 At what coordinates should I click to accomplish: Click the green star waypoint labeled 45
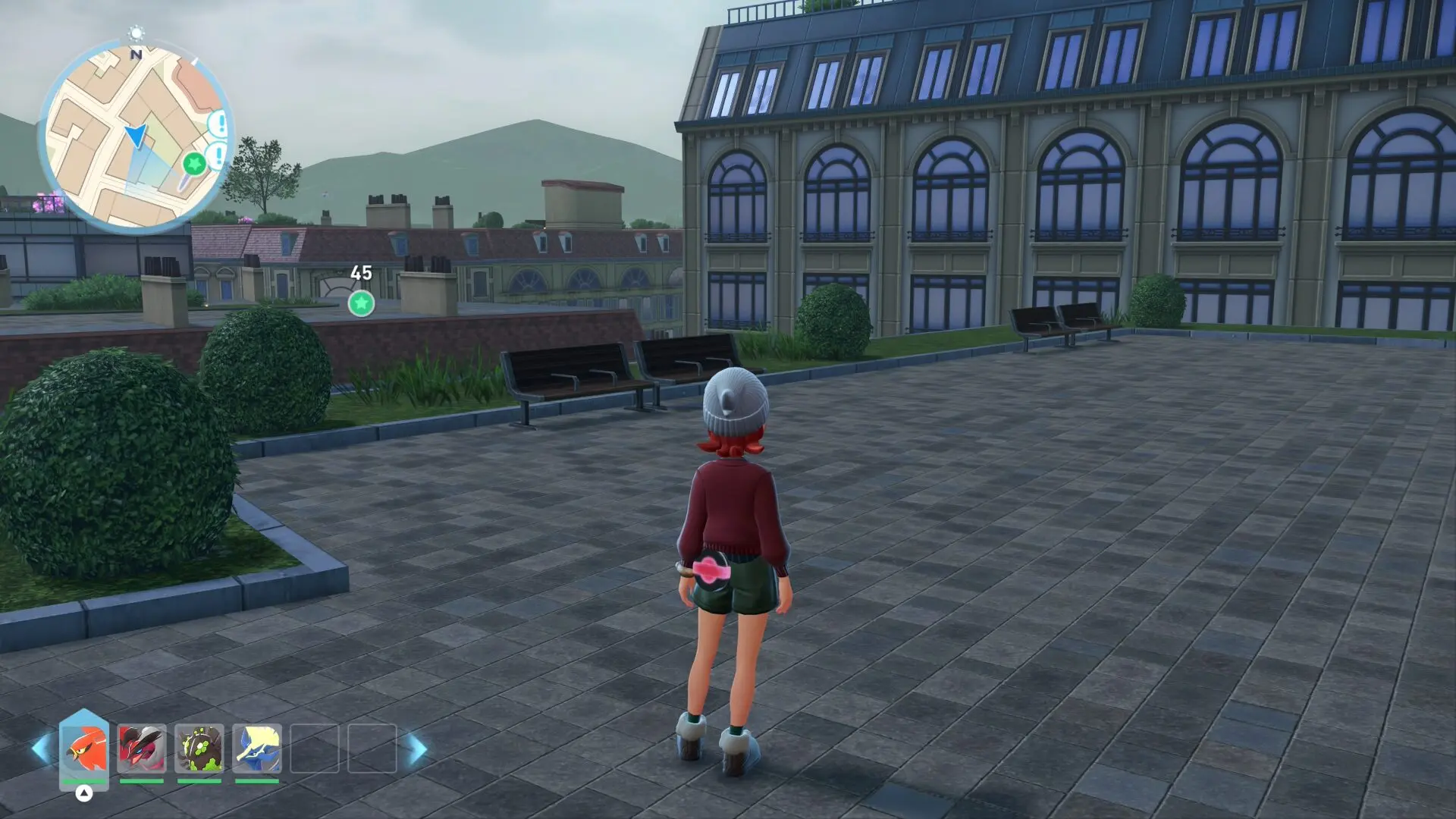pos(361,303)
